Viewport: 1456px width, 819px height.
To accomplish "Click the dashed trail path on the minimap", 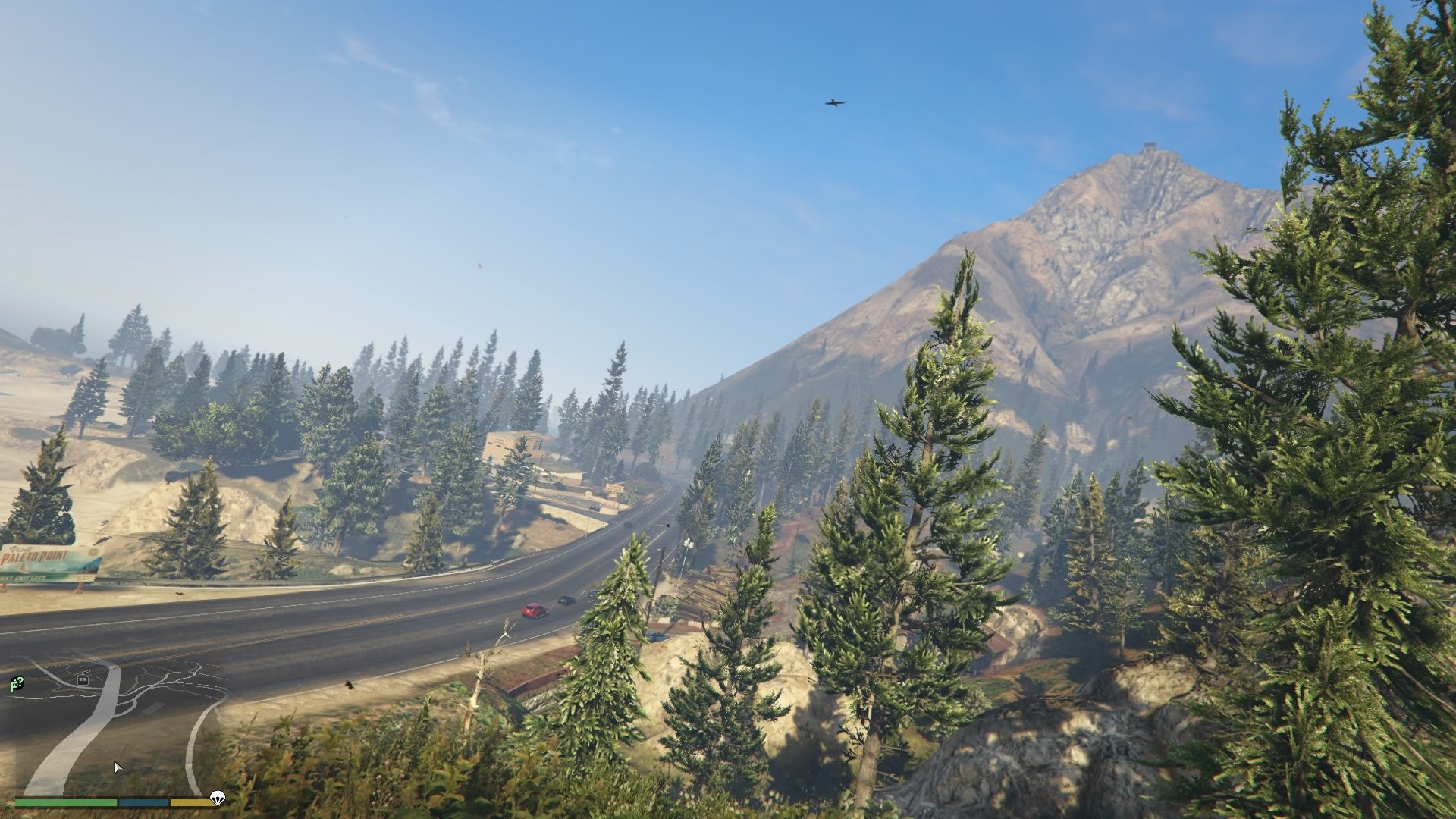I will 203,684.
